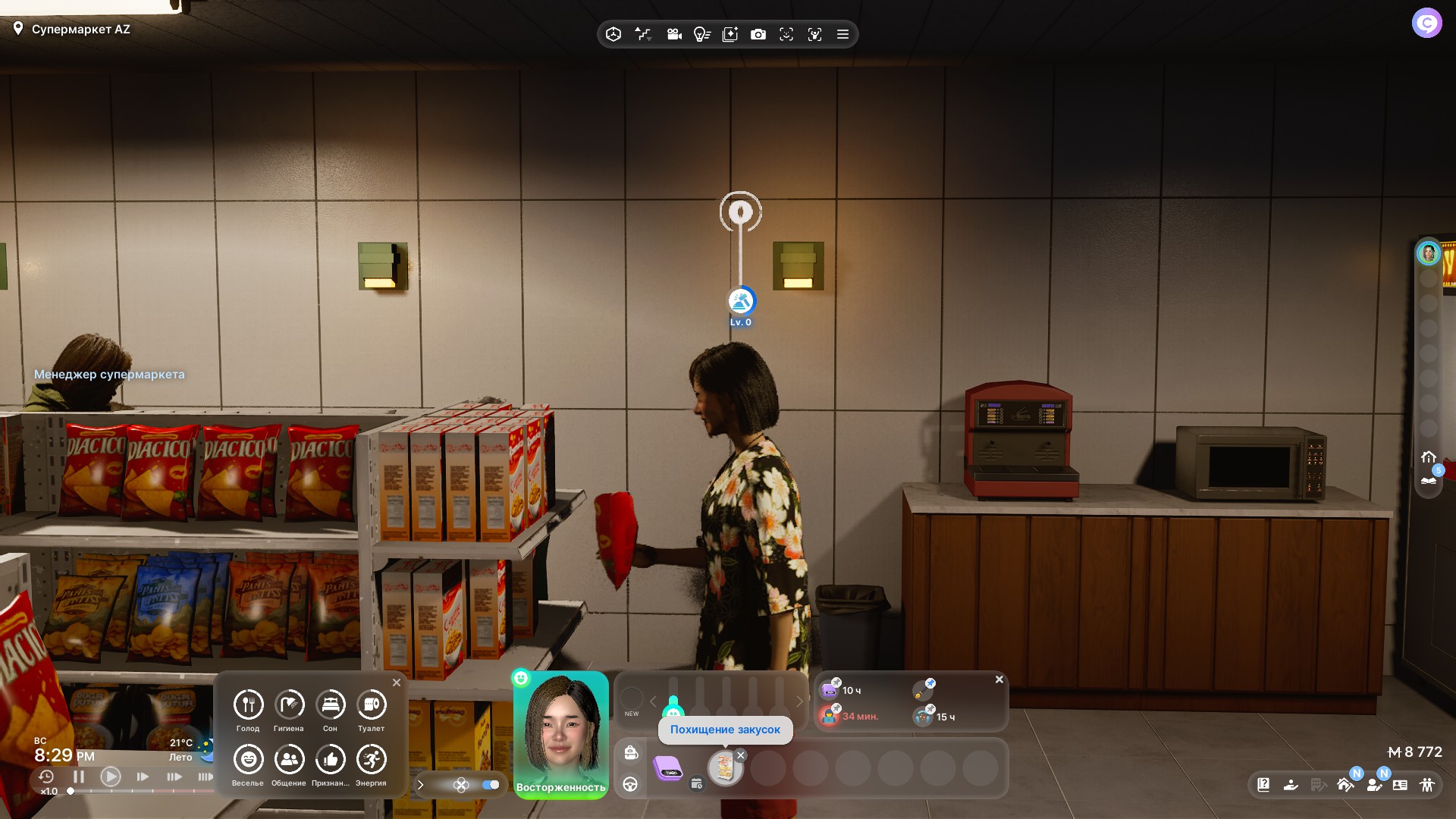Click the profile avatar in top-right corner

tap(1426, 24)
